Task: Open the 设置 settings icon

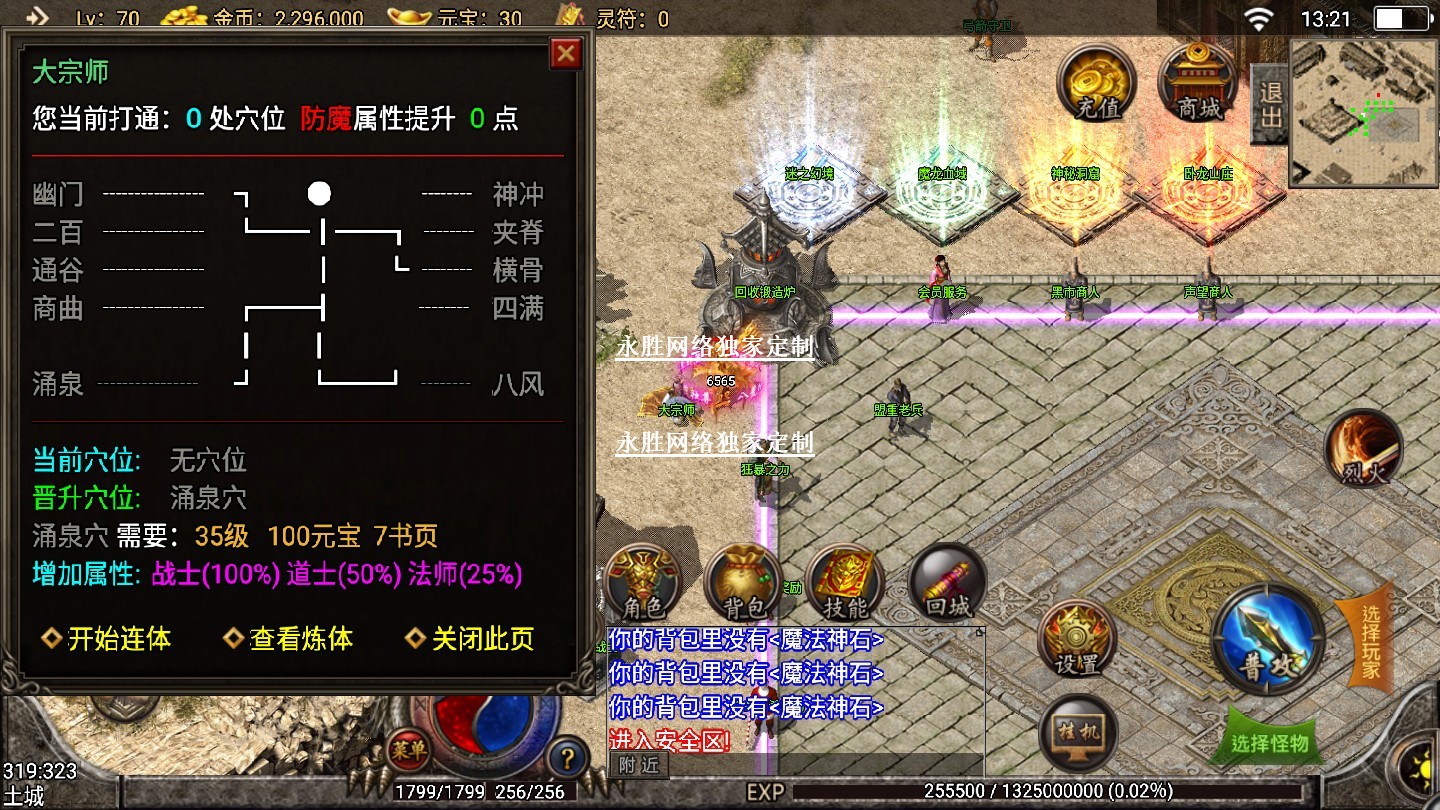Action: tap(1077, 639)
